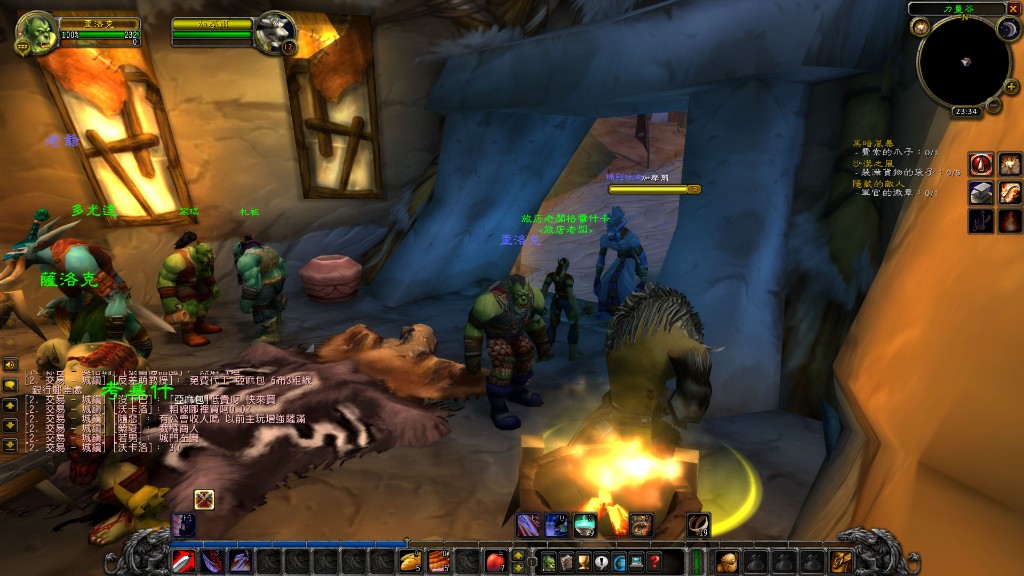Click the chat speaker button beside chat
This screenshot has width=1024, height=576.
(x=9, y=365)
